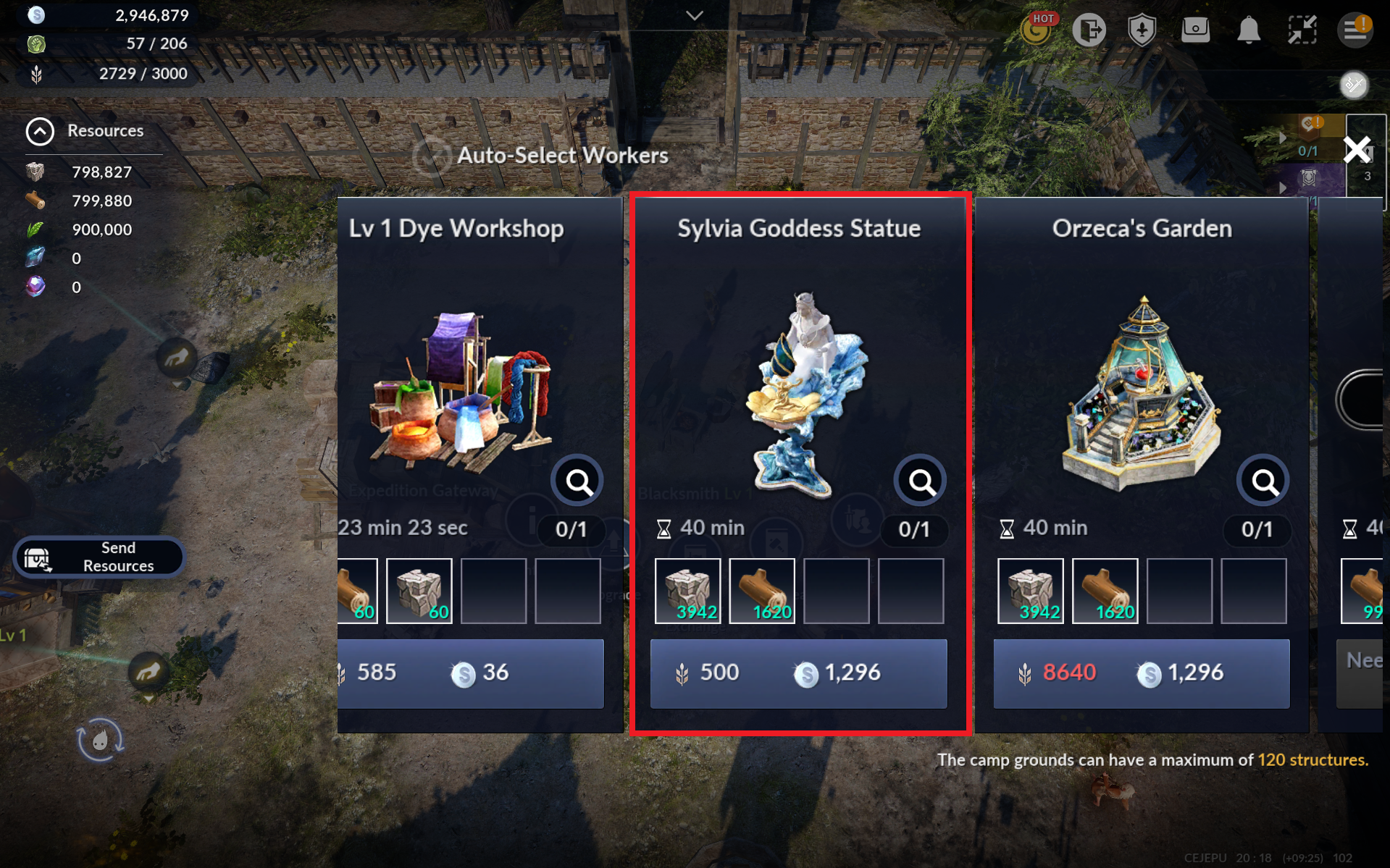
Task: Open the notifications bell
Action: click(x=1248, y=30)
